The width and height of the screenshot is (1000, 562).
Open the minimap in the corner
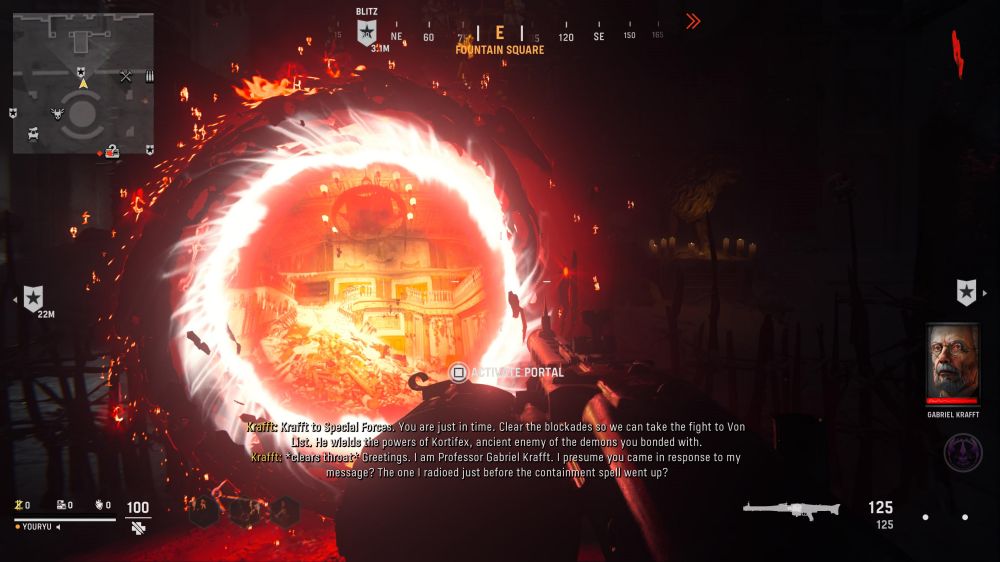click(x=83, y=83)
